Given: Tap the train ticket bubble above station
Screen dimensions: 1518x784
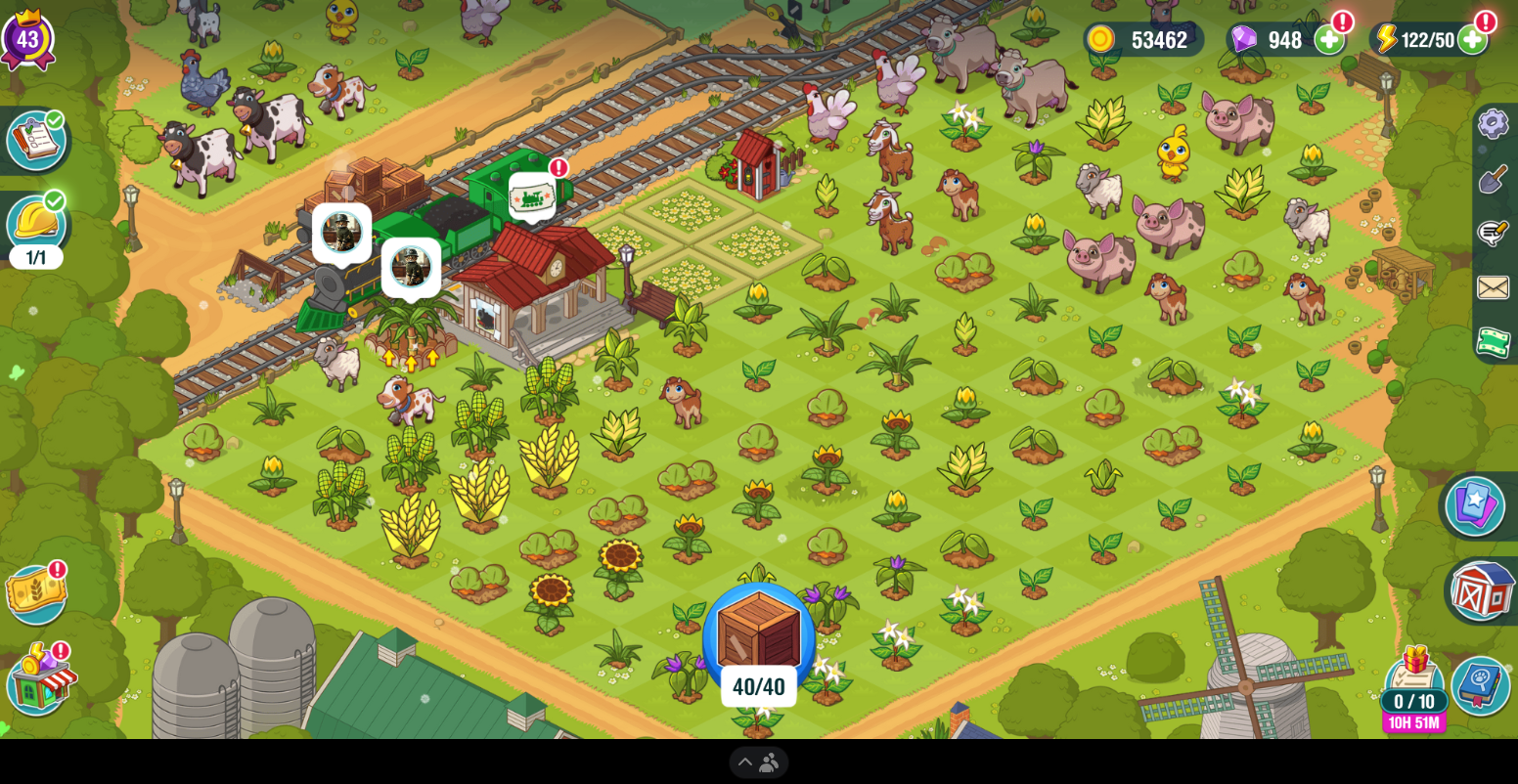Looking at the screenshot, I should [532, 196].
